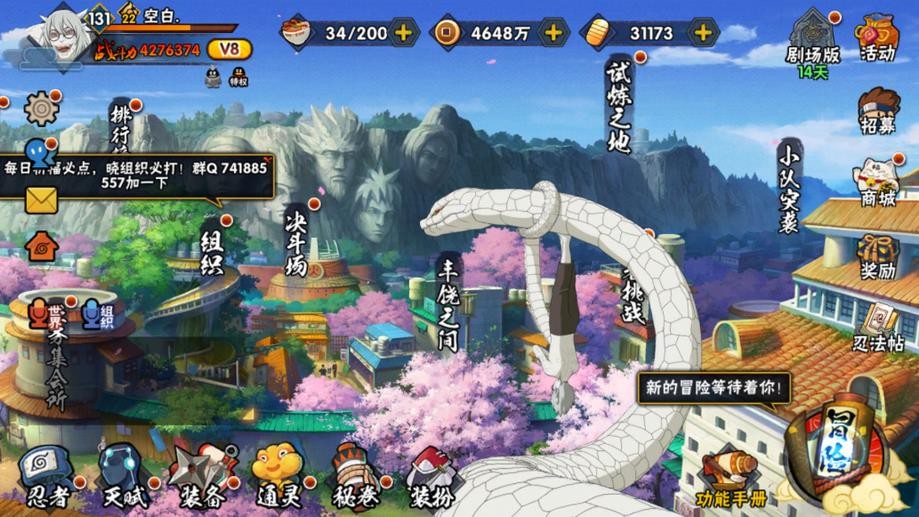Viewport: 919px width, 517px height.
Task: Open the 功能手册 feature handbook
Action: [728, 478]
